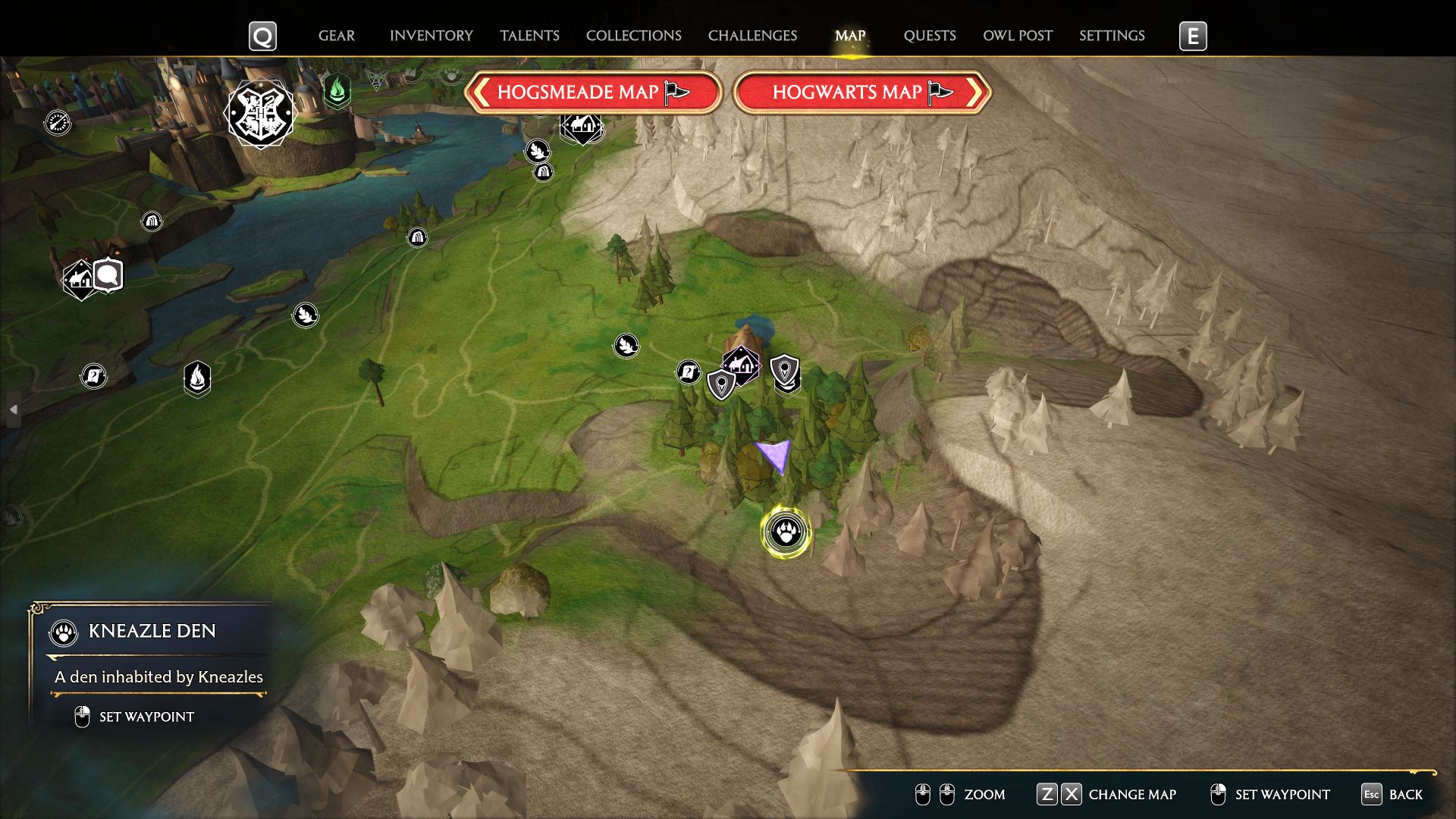Select the green Floo Flame icon near the castle
The width and height of the screenshot is (1456, 819).
pyautogui.click(x=336, y=89)
